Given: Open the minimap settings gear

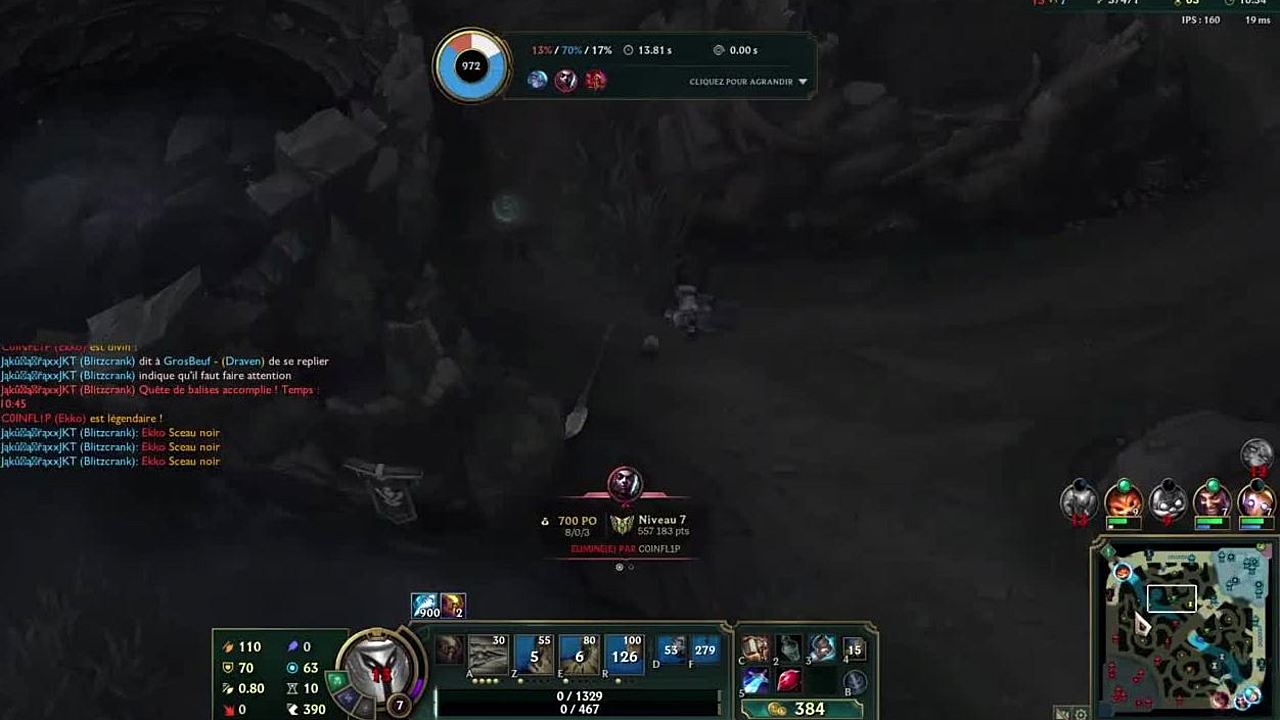Looking at the screenshot, I should pyautogui.click(x=1081, y=714).
